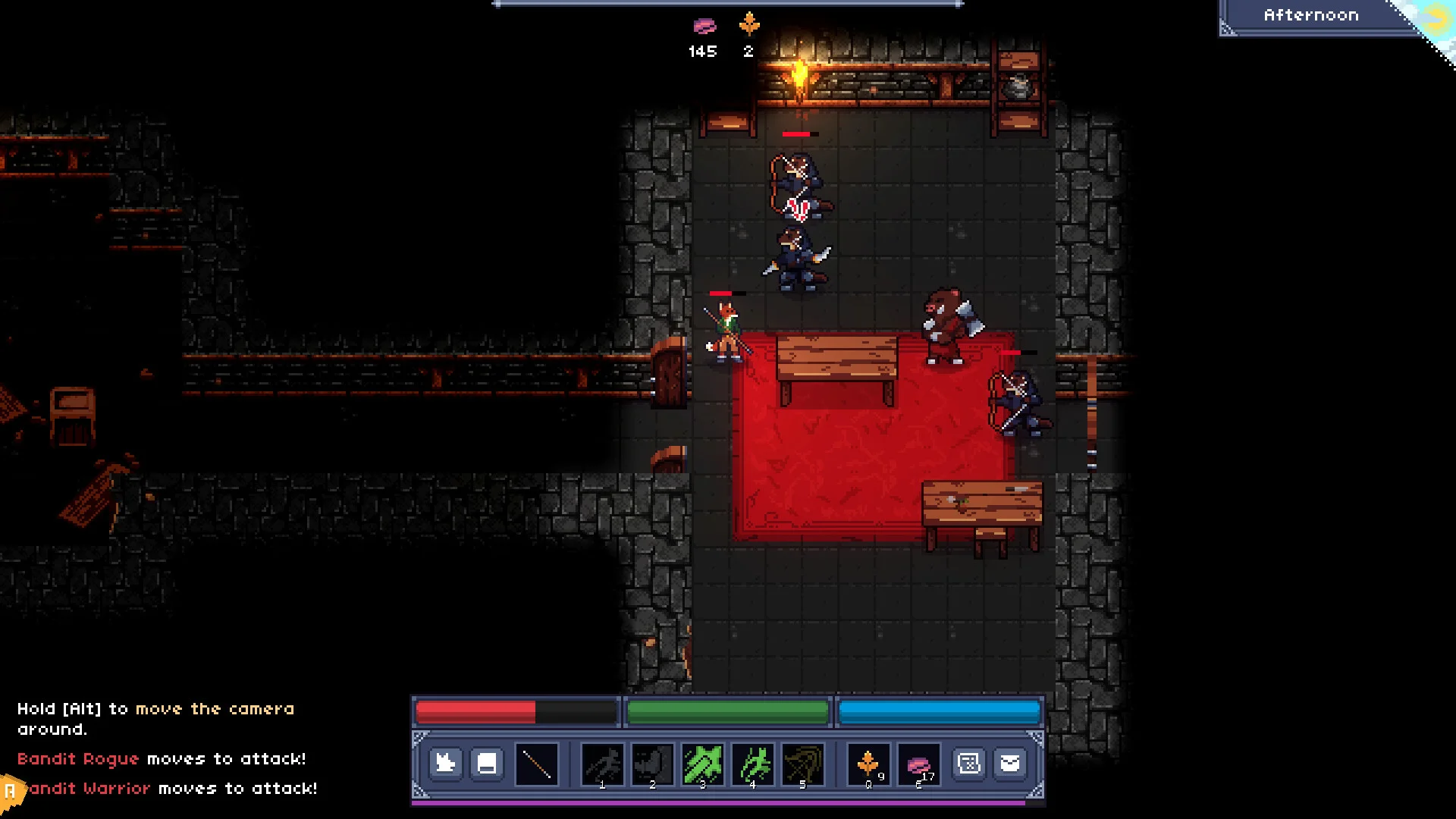Activate the greyed running figure ability in slot 1
The height and width of the screenshot is (819, 1456).
point(603,764)
